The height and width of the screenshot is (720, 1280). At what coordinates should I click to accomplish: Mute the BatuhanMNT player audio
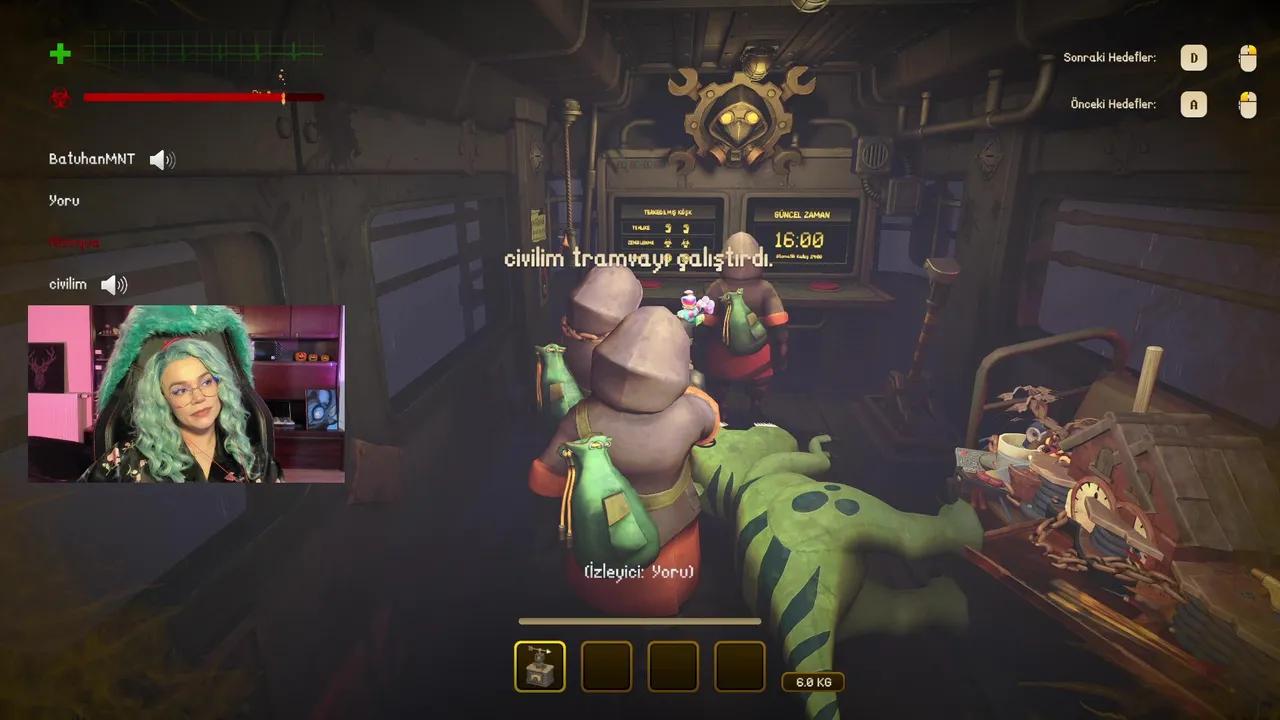[161, 159]
